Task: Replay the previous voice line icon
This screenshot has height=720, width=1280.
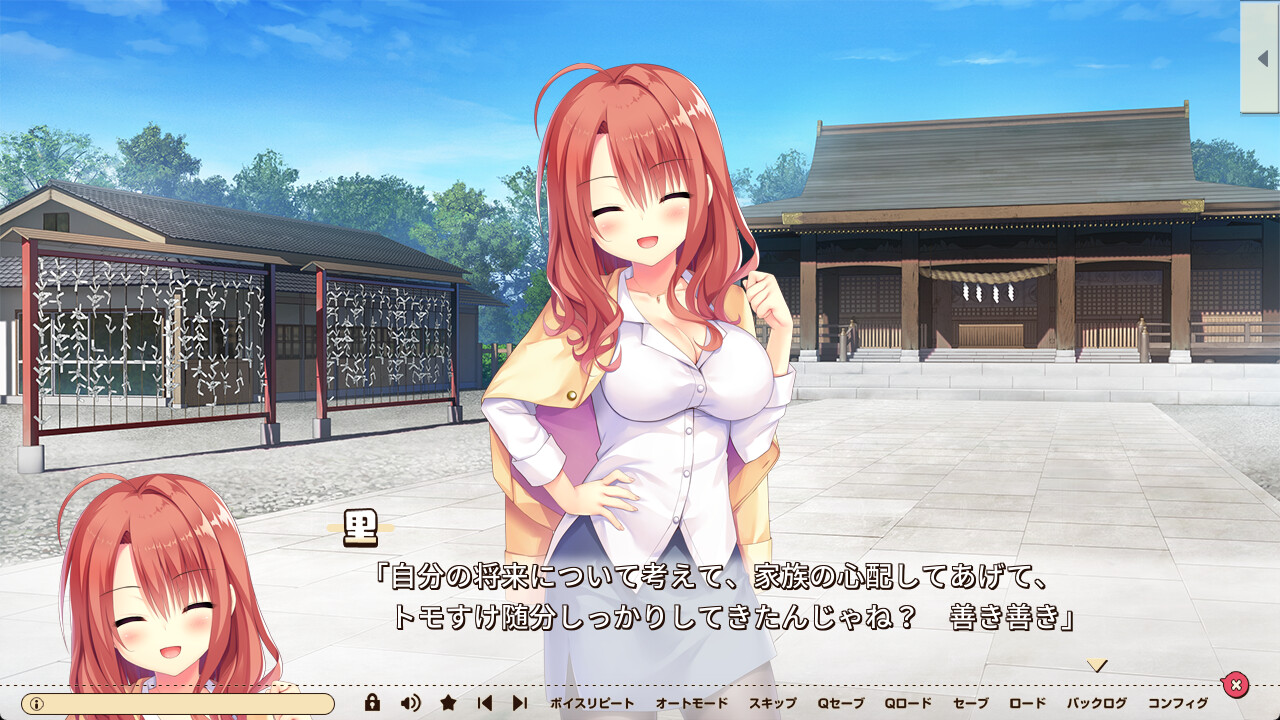Action: 485,703
